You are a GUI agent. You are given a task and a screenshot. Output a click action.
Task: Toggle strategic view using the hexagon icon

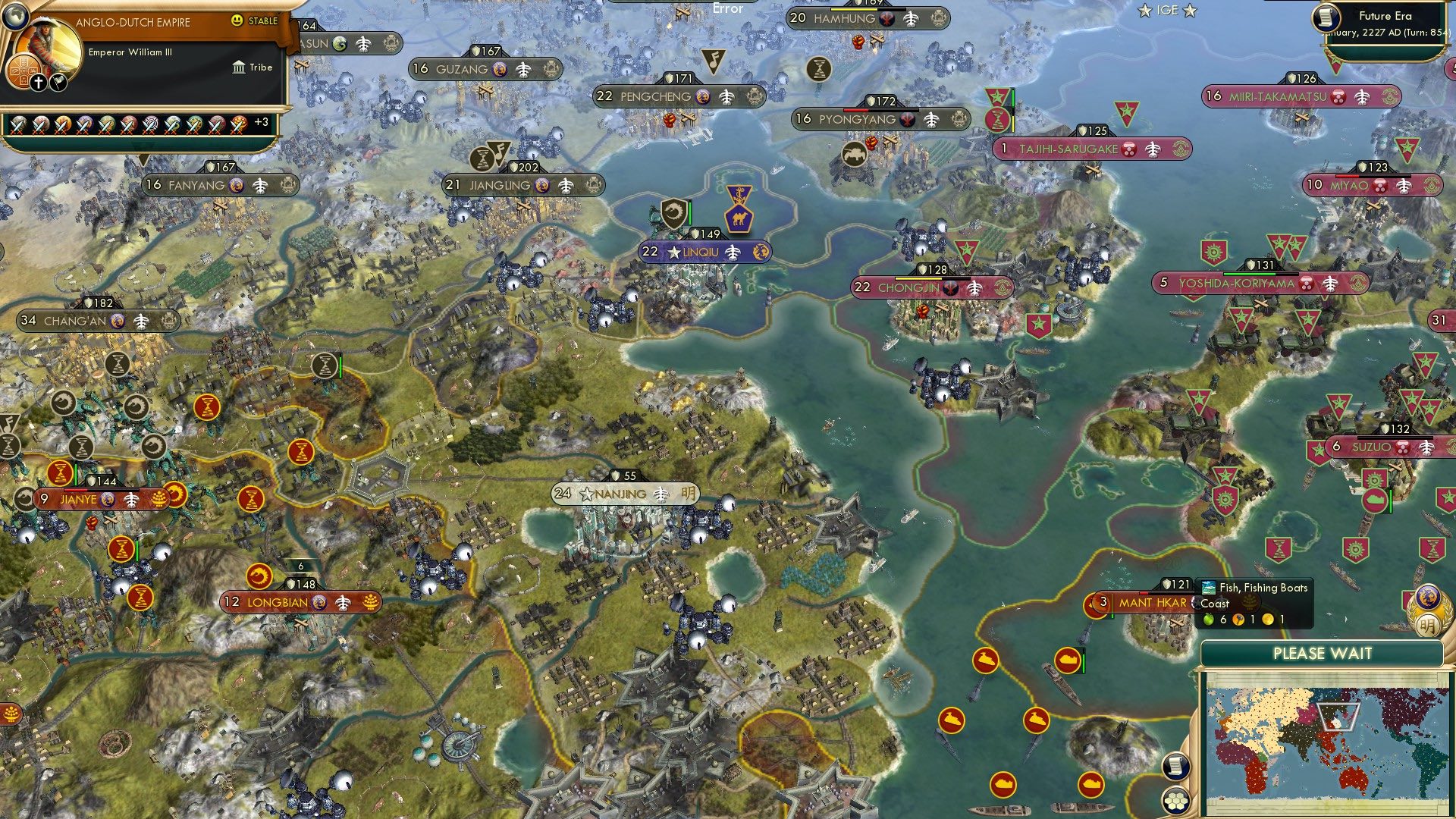click(x=1176, y=800)
